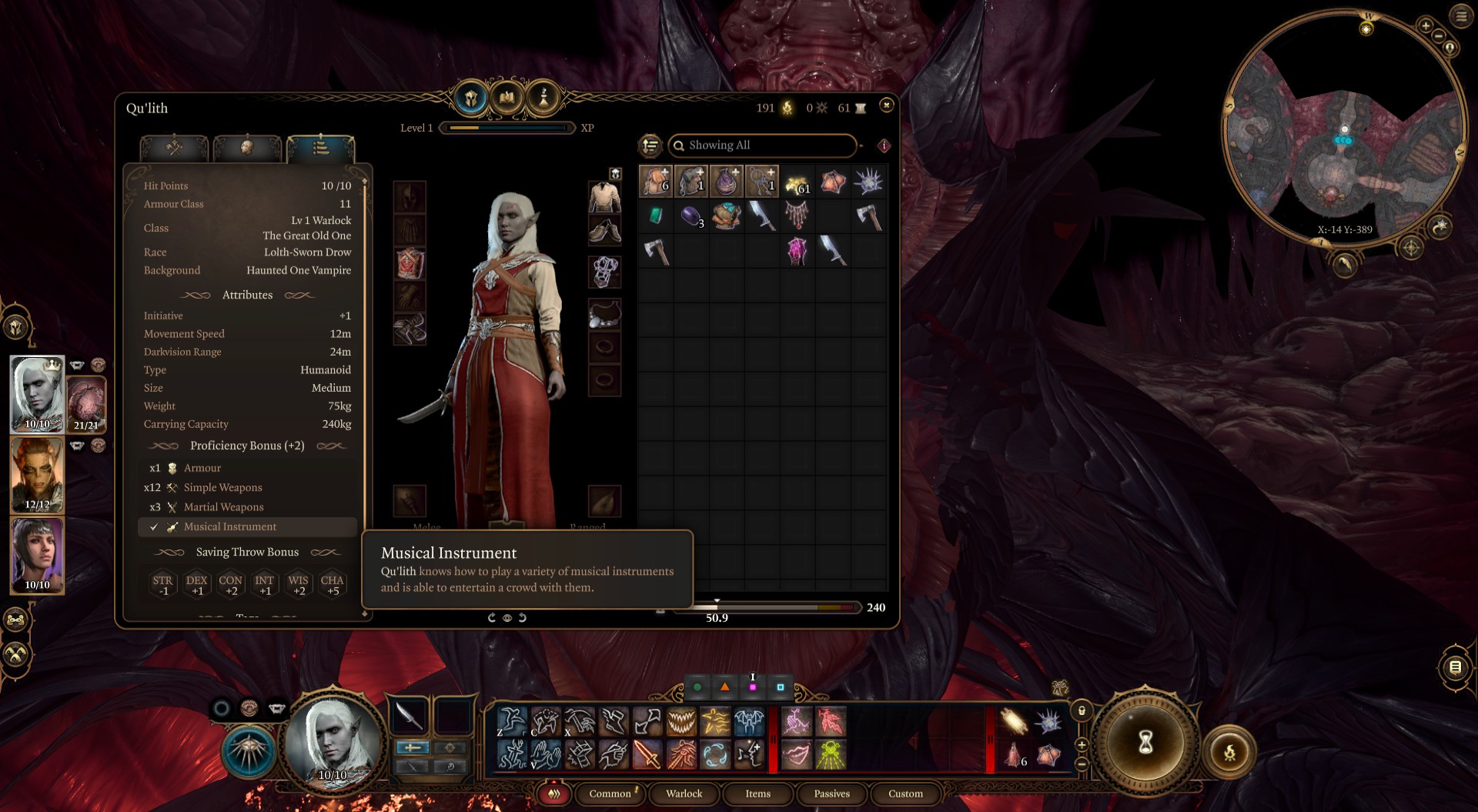
Task: Open the journal button on the right edge
Action: 1454,667
